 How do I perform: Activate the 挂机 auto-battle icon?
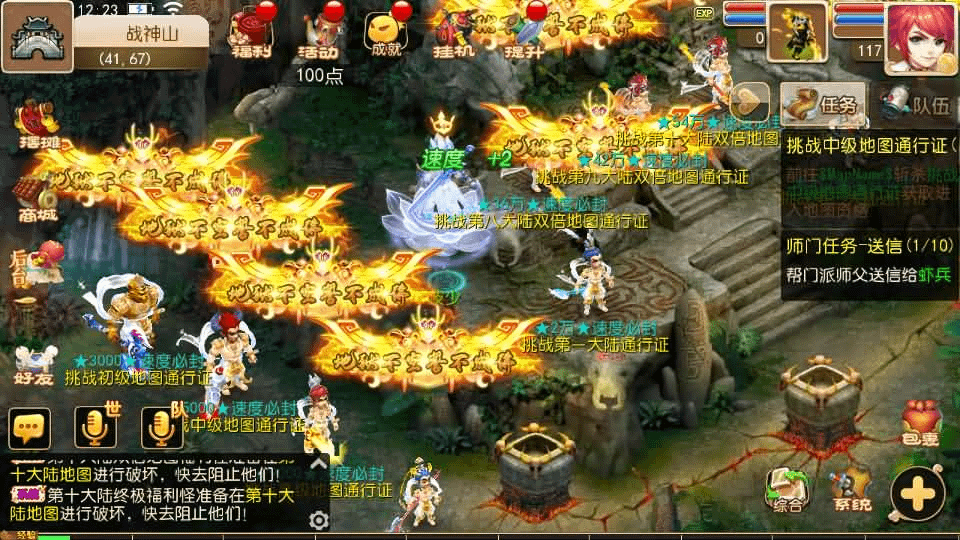(451, 36)
